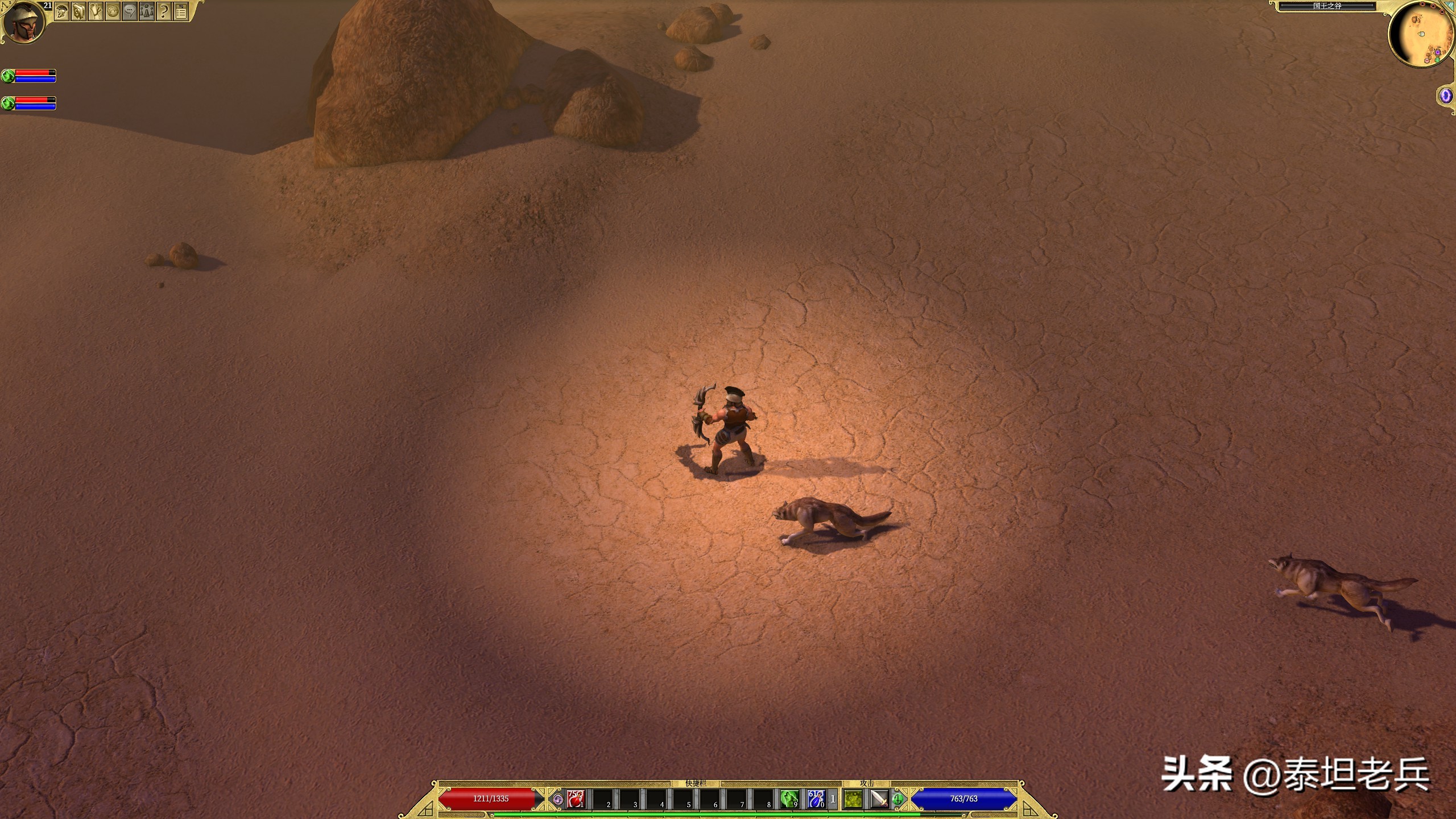Click the hero helmet portrait
This screenshot has height=819, width=1456.
pyautogui.click(x=24, y=22)
